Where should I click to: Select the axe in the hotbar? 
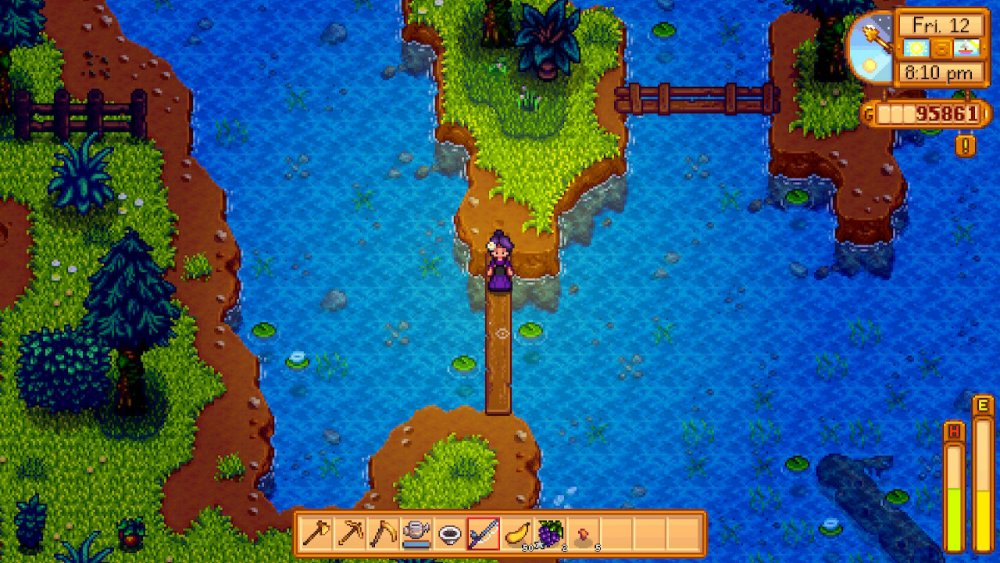pos(317,533)
